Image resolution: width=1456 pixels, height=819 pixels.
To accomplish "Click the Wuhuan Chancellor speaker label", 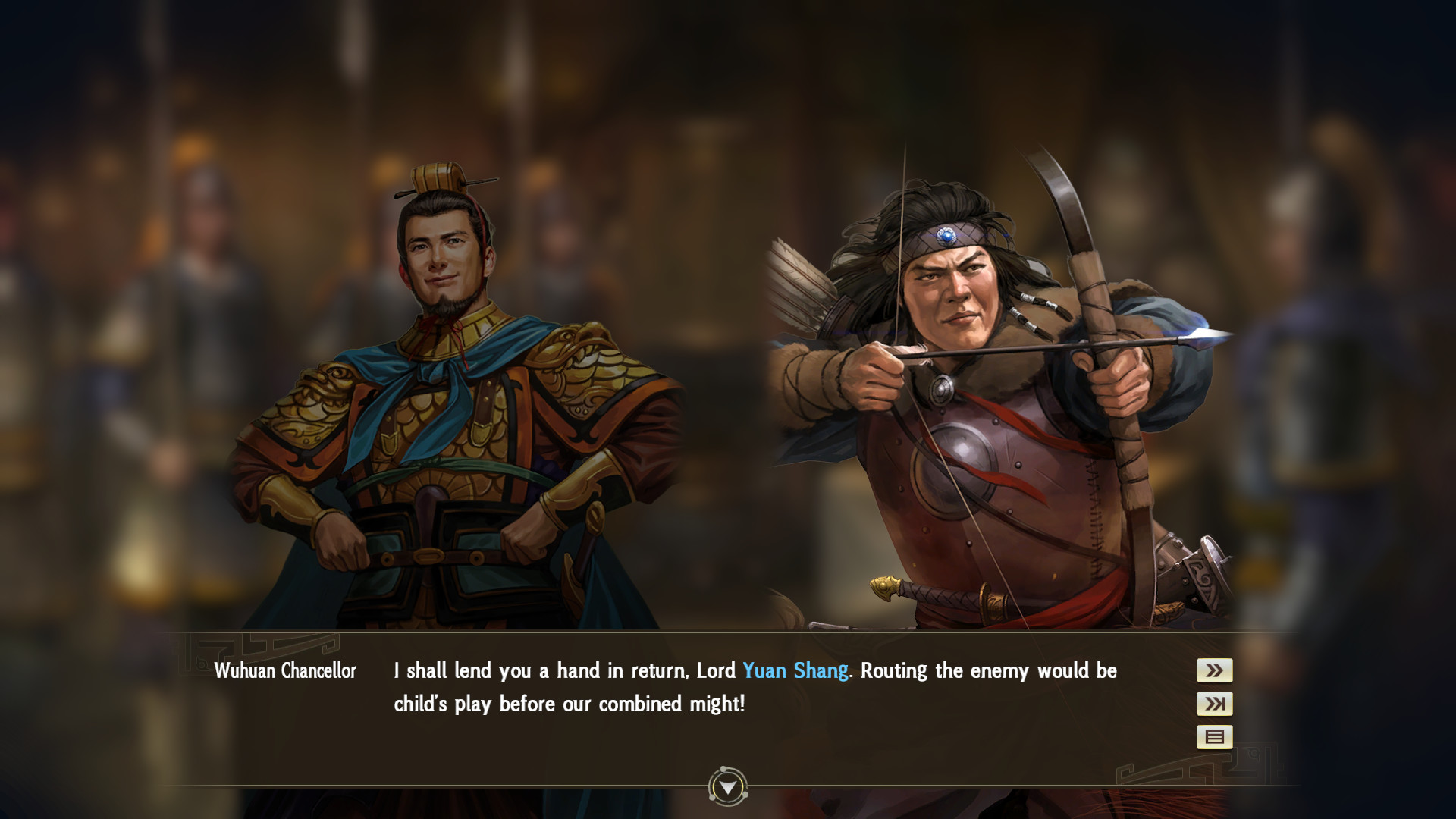I will [x=286, y=670].
